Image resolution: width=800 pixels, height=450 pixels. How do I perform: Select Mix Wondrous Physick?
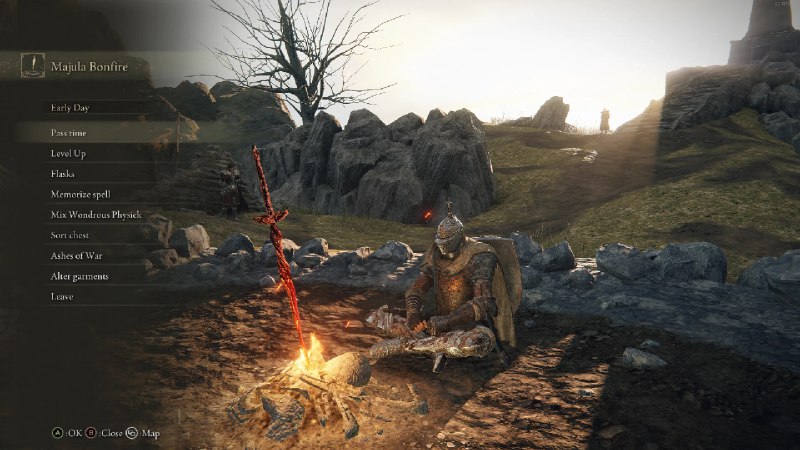pyautogui.click(x=96, y=214)
